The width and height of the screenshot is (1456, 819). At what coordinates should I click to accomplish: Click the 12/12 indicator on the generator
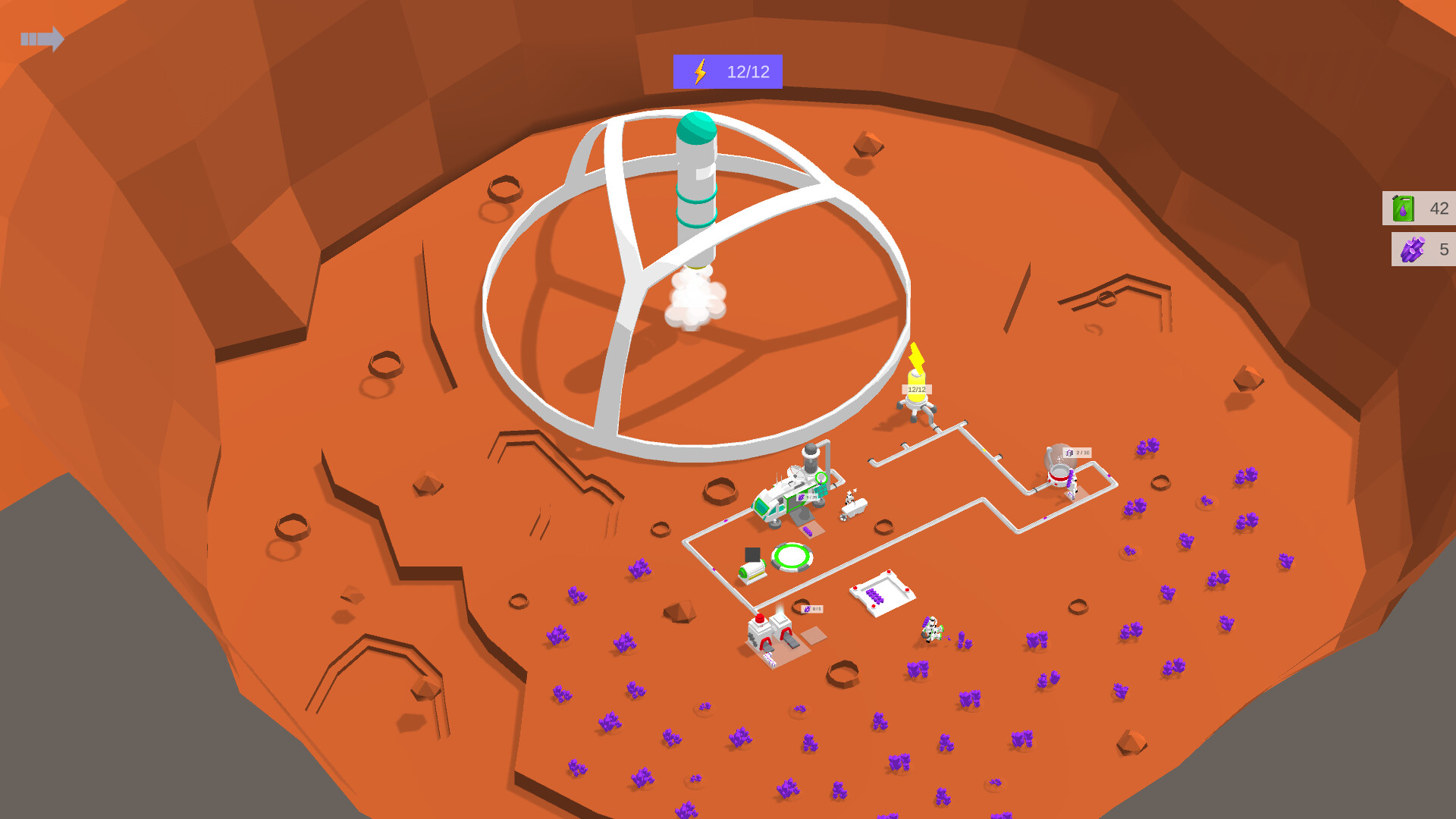[917, 389]
